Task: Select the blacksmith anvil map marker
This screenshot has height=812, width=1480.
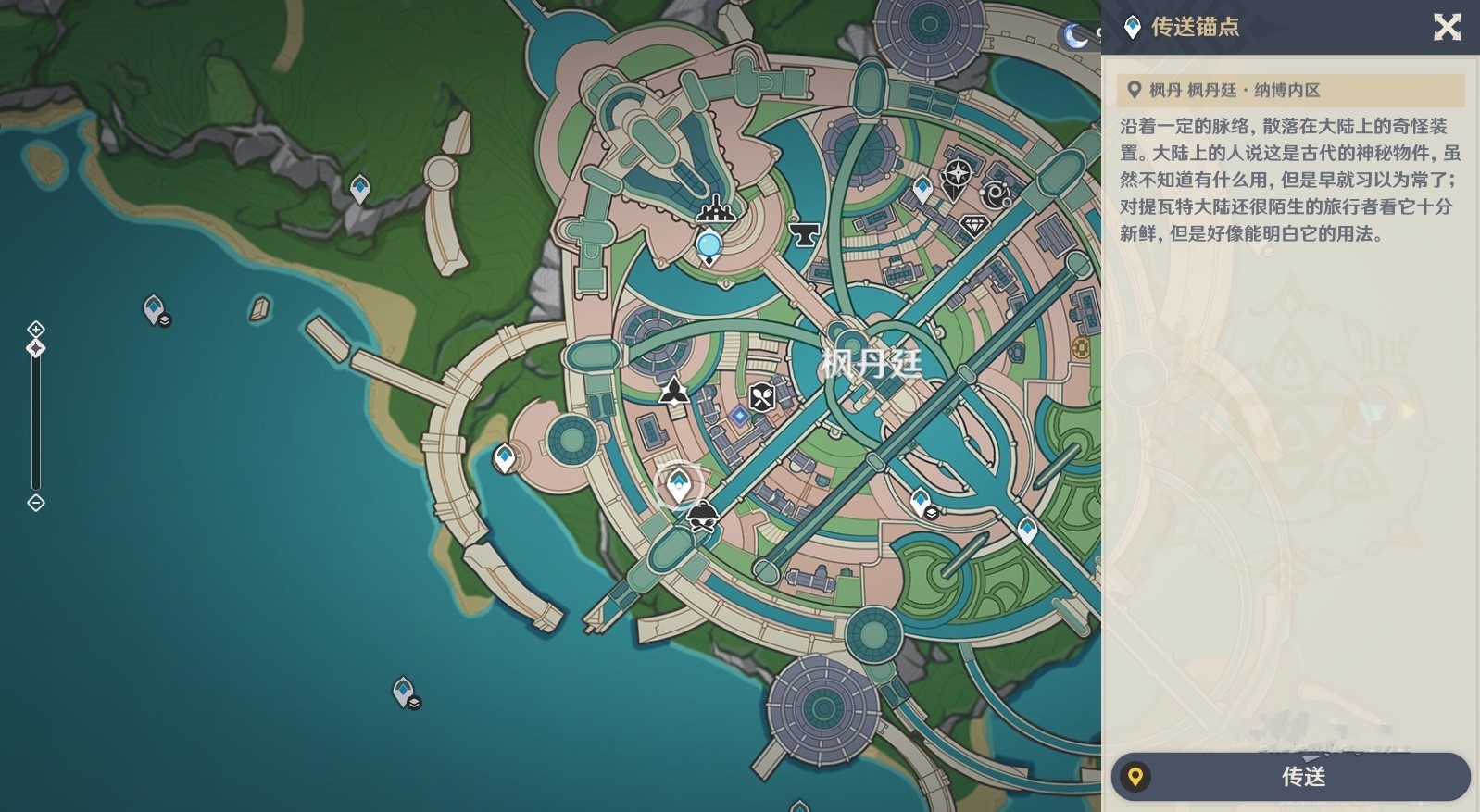Action: coord(804,234)
